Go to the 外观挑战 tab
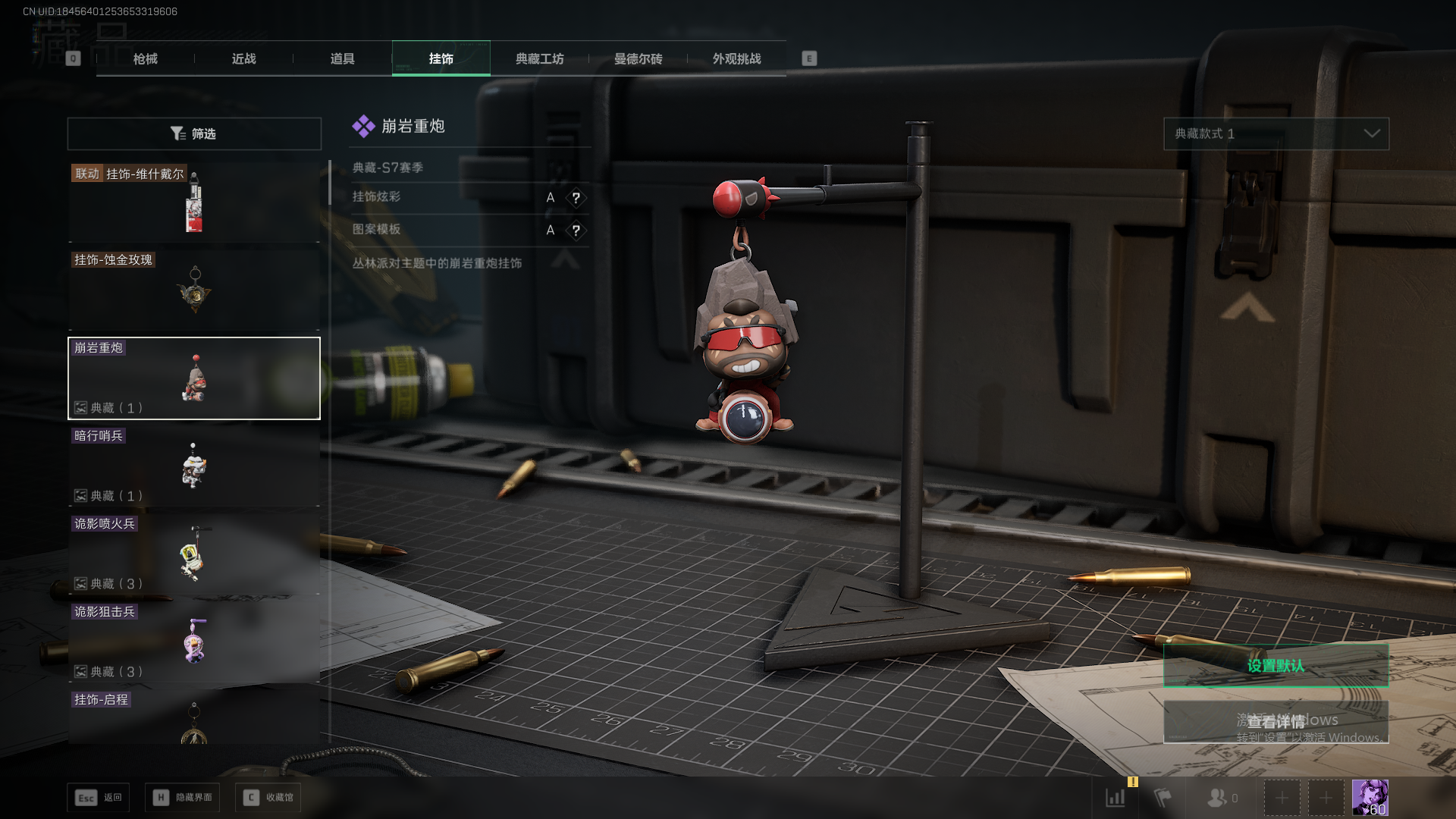This screenshot has height=819, width=1456. (x=736, y=58)
